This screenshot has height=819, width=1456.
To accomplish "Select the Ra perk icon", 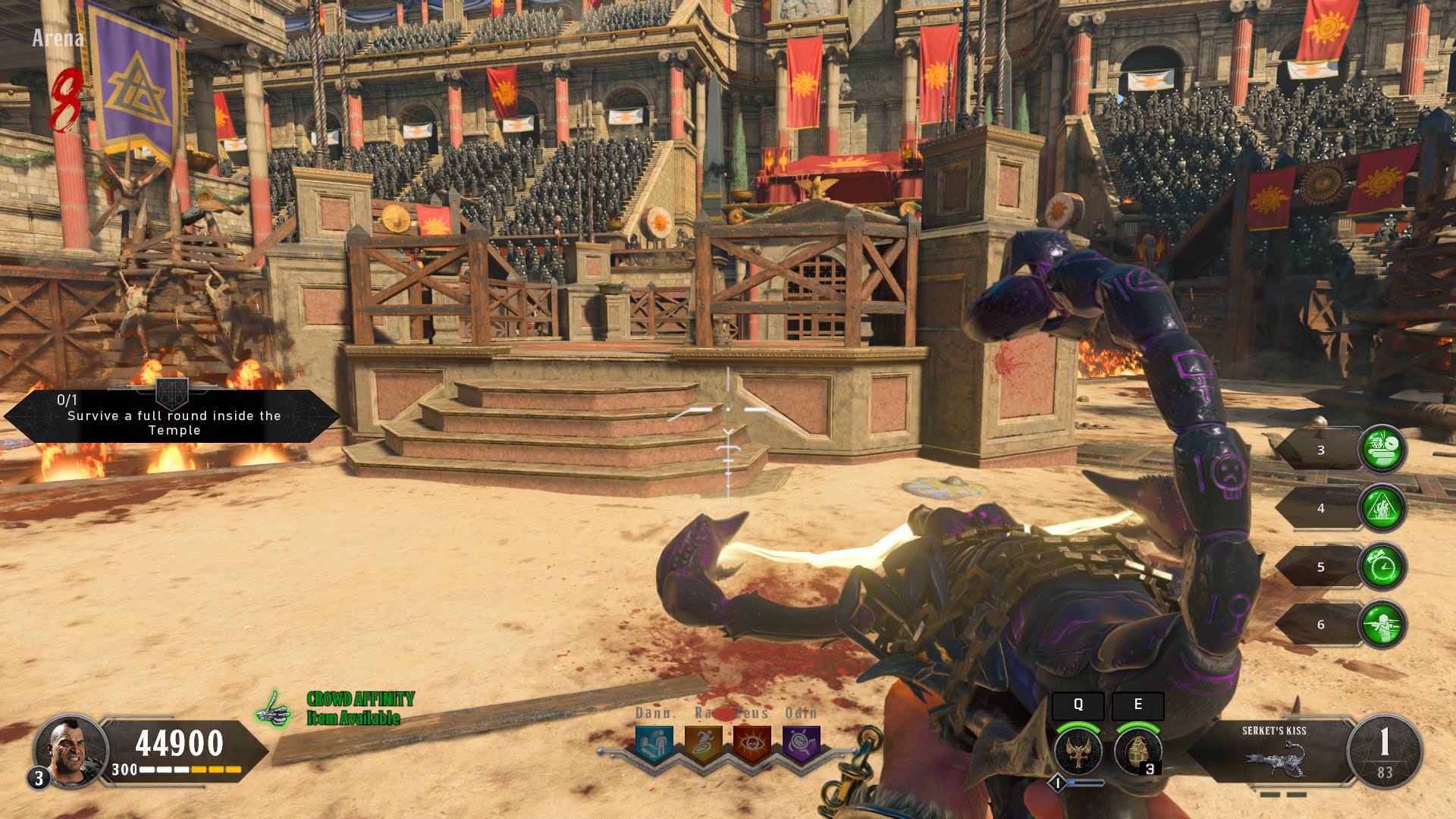I will click(x=703, y=743).
